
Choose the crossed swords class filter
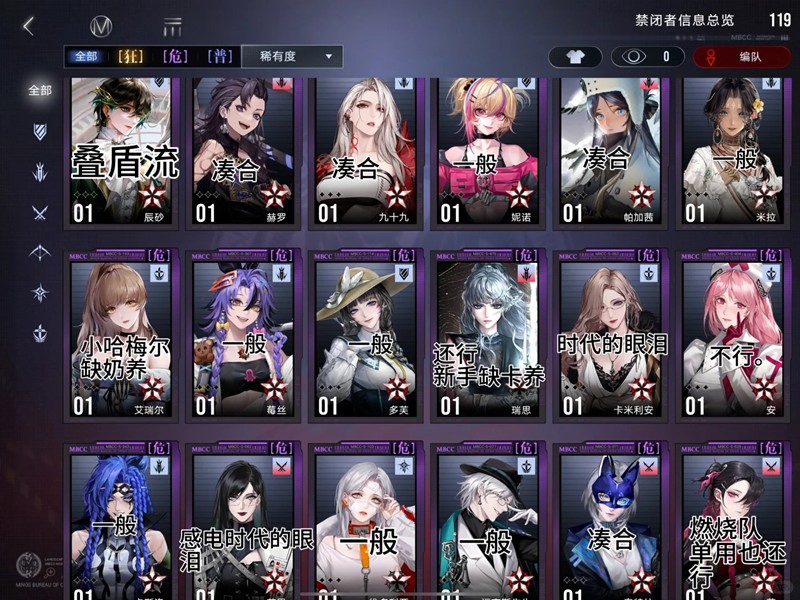39,212
